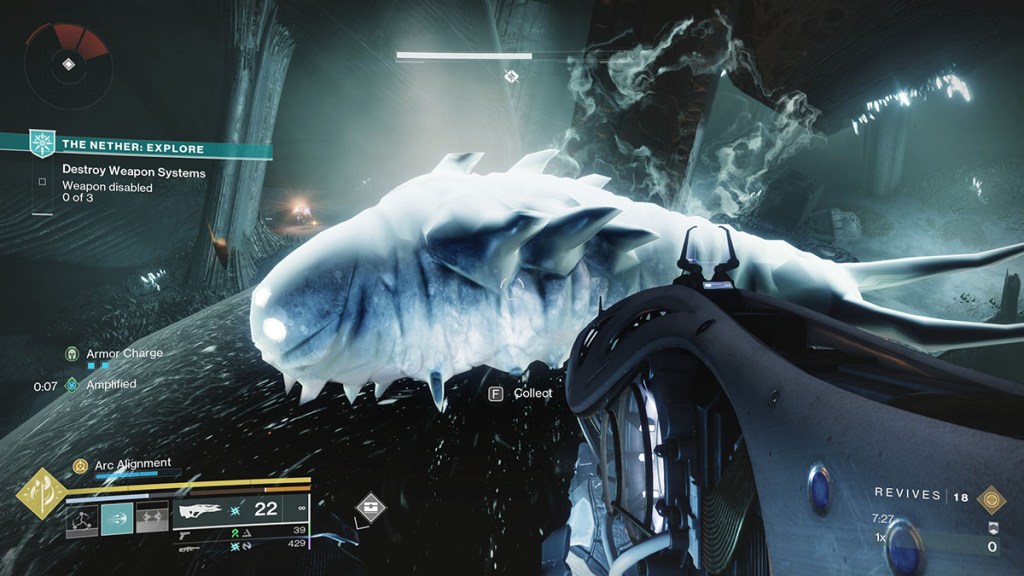
Task: Click the golden revive token icon
Action: point(991,495)
